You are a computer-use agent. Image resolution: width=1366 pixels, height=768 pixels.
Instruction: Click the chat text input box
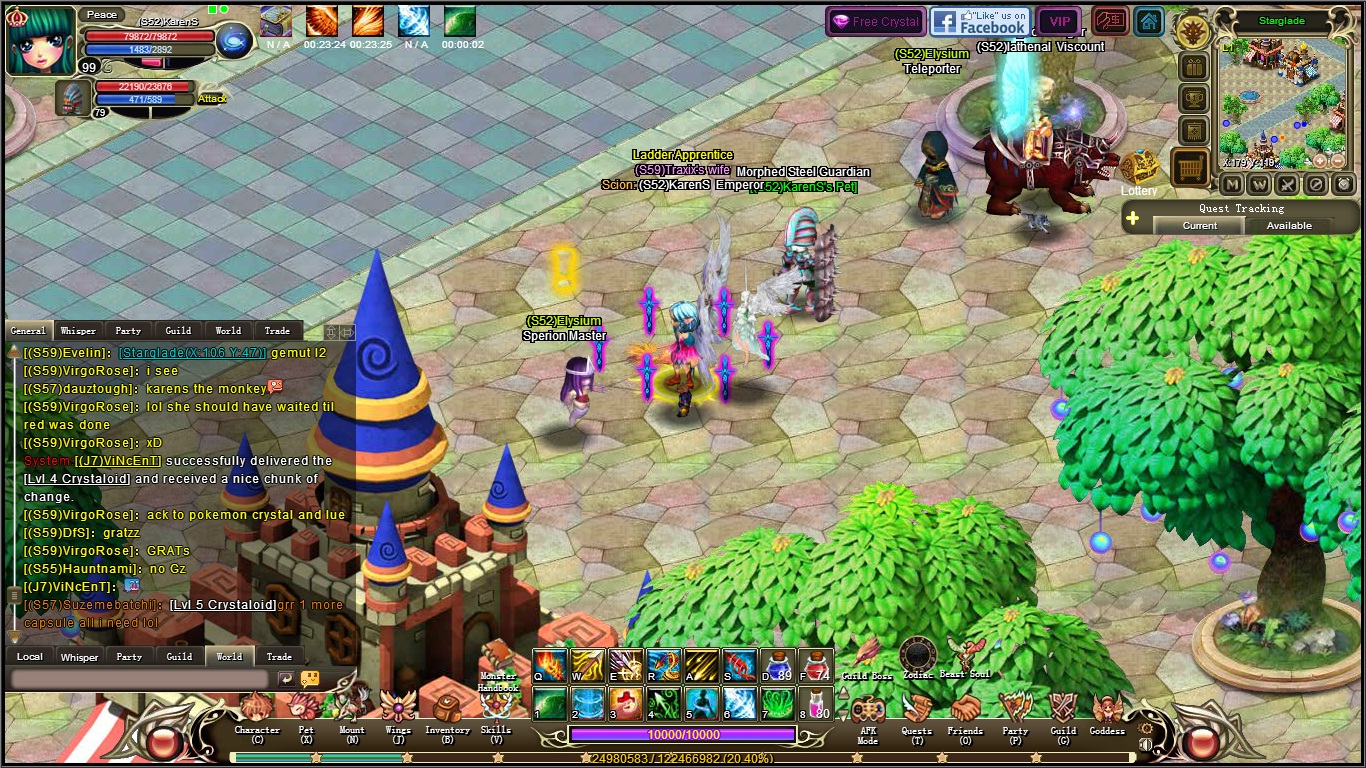140,679
